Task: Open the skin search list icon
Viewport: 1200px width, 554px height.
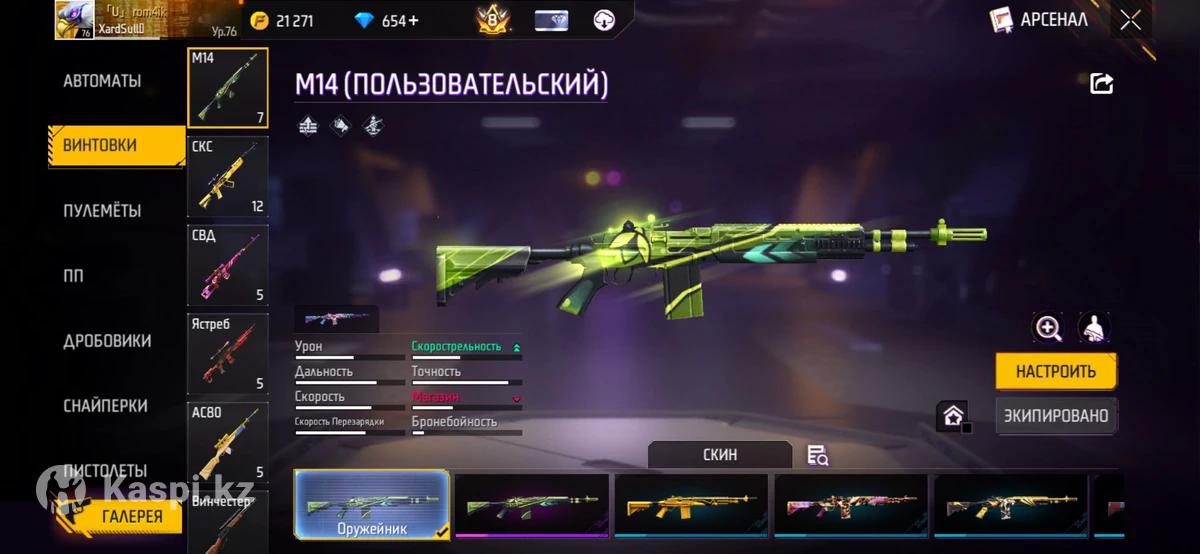Action: (817, 456)
